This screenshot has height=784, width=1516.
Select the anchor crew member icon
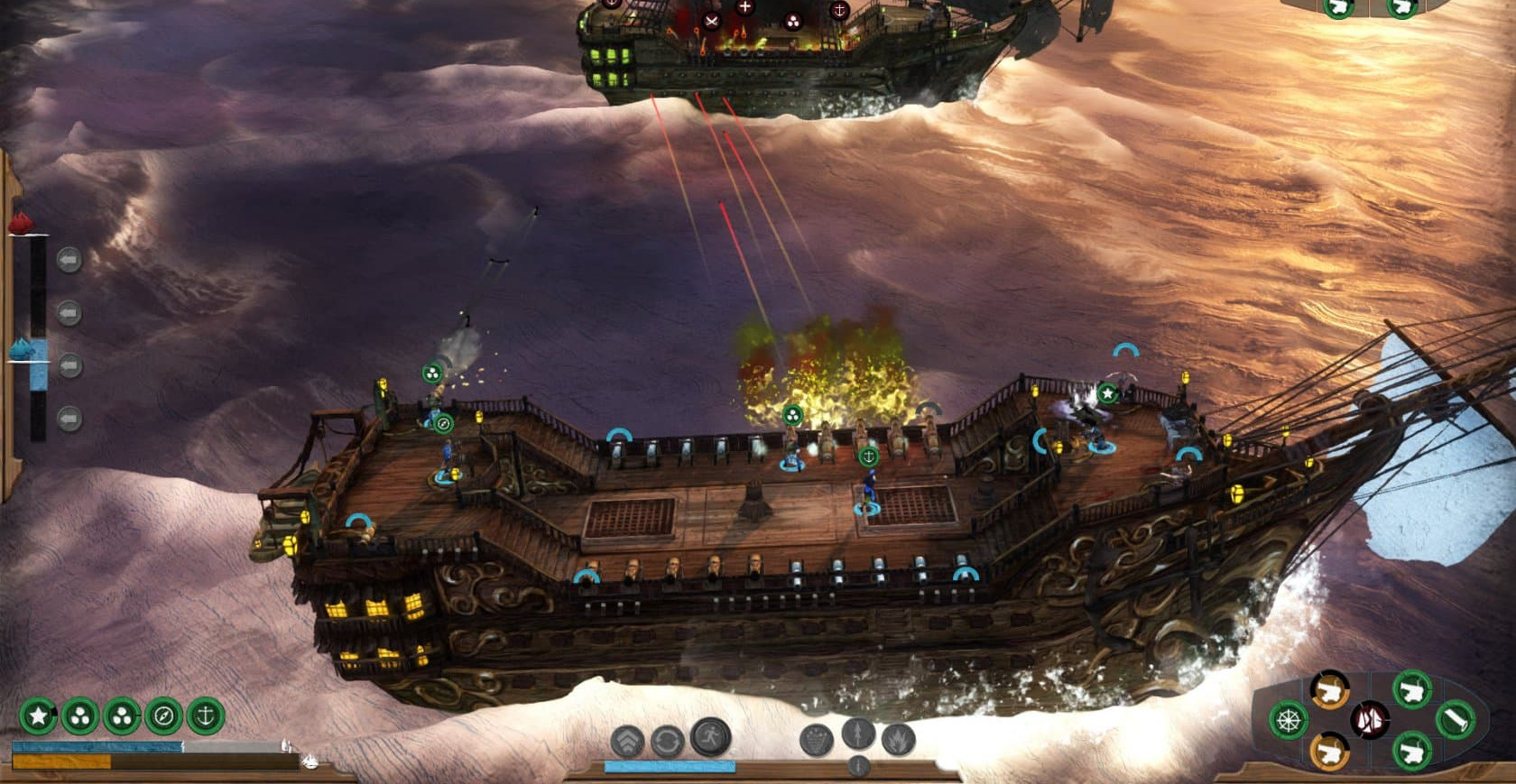pyautogui.click(x=206, y=716)
